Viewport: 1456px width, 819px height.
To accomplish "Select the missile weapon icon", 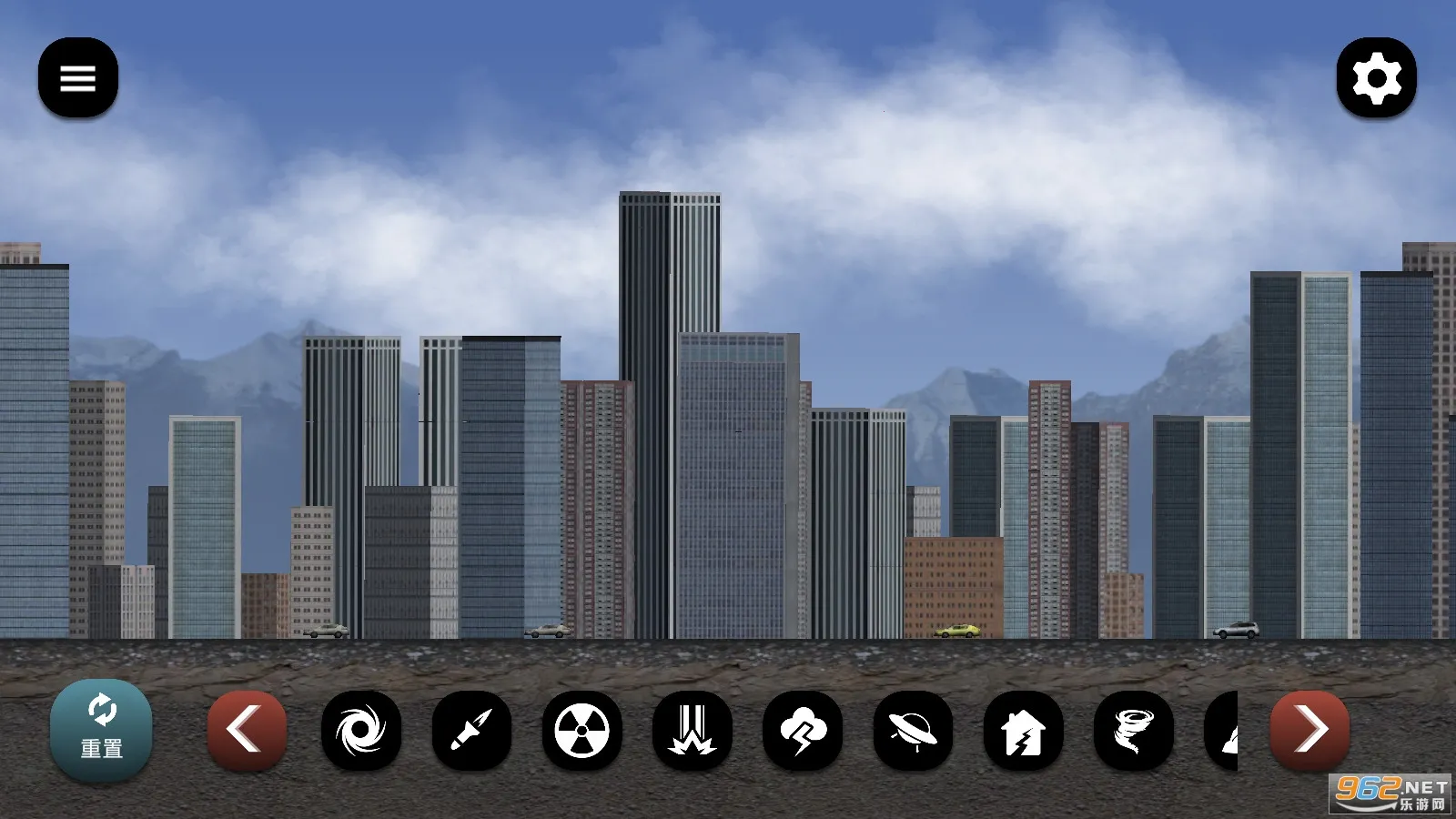I will click(x=472, y=731).
